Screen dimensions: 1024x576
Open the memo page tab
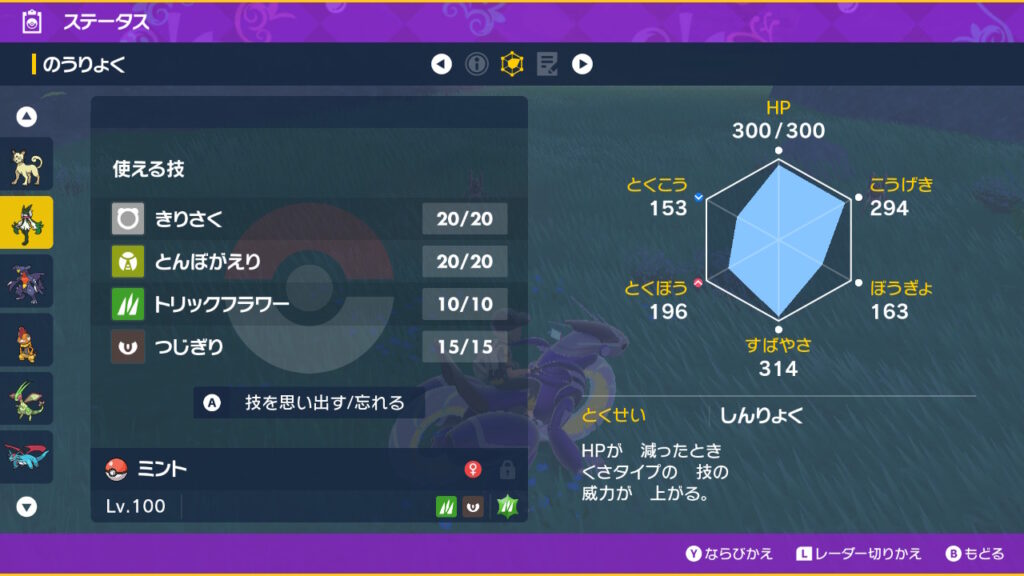coord(547,65)
